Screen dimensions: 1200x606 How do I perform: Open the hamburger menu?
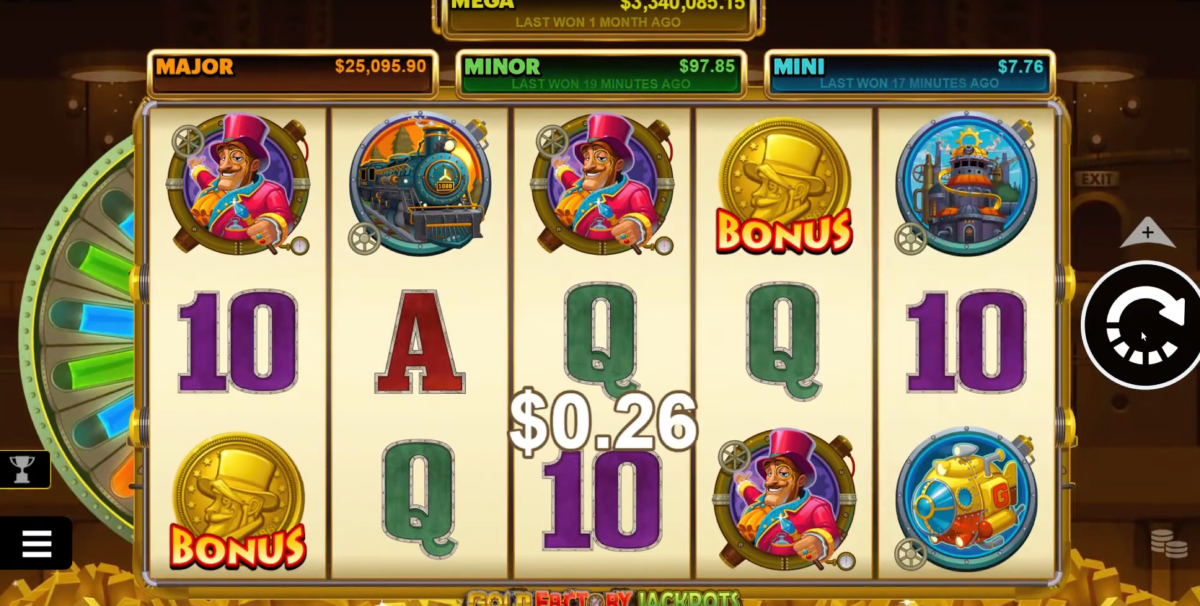point(35,543)
